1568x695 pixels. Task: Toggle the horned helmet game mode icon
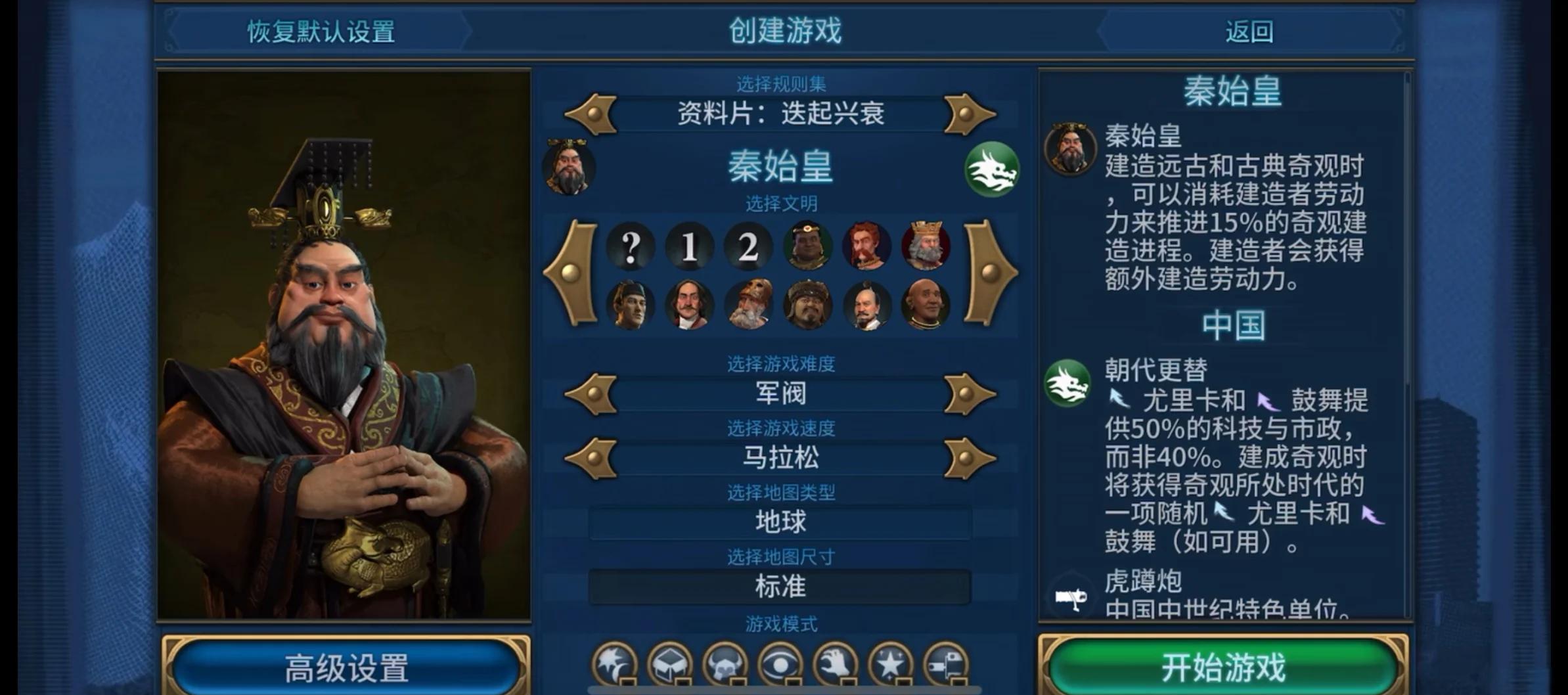click(725, 665)
